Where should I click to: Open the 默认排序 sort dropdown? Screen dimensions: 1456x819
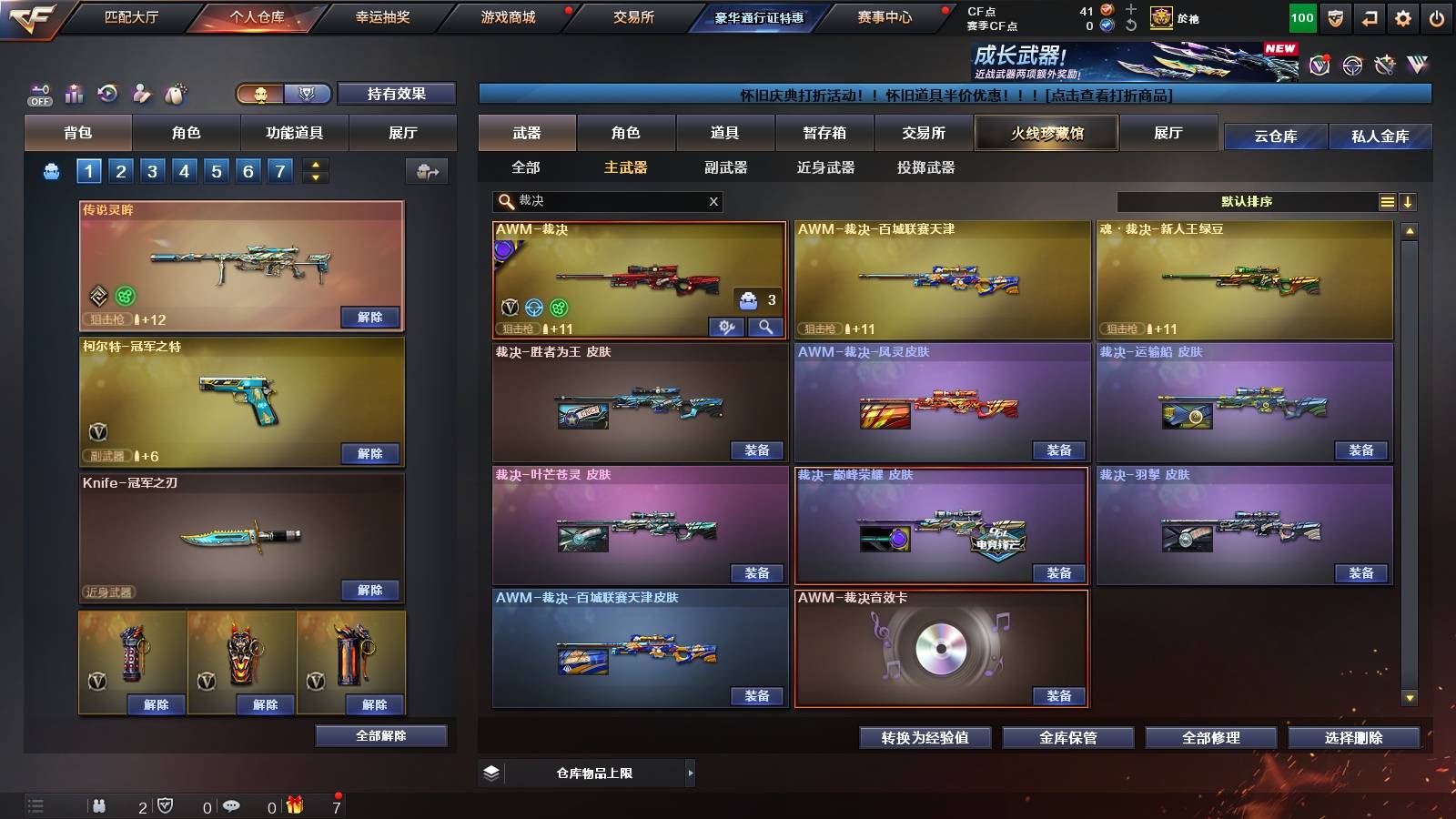pyautogui.click(x=1247, y=201)
